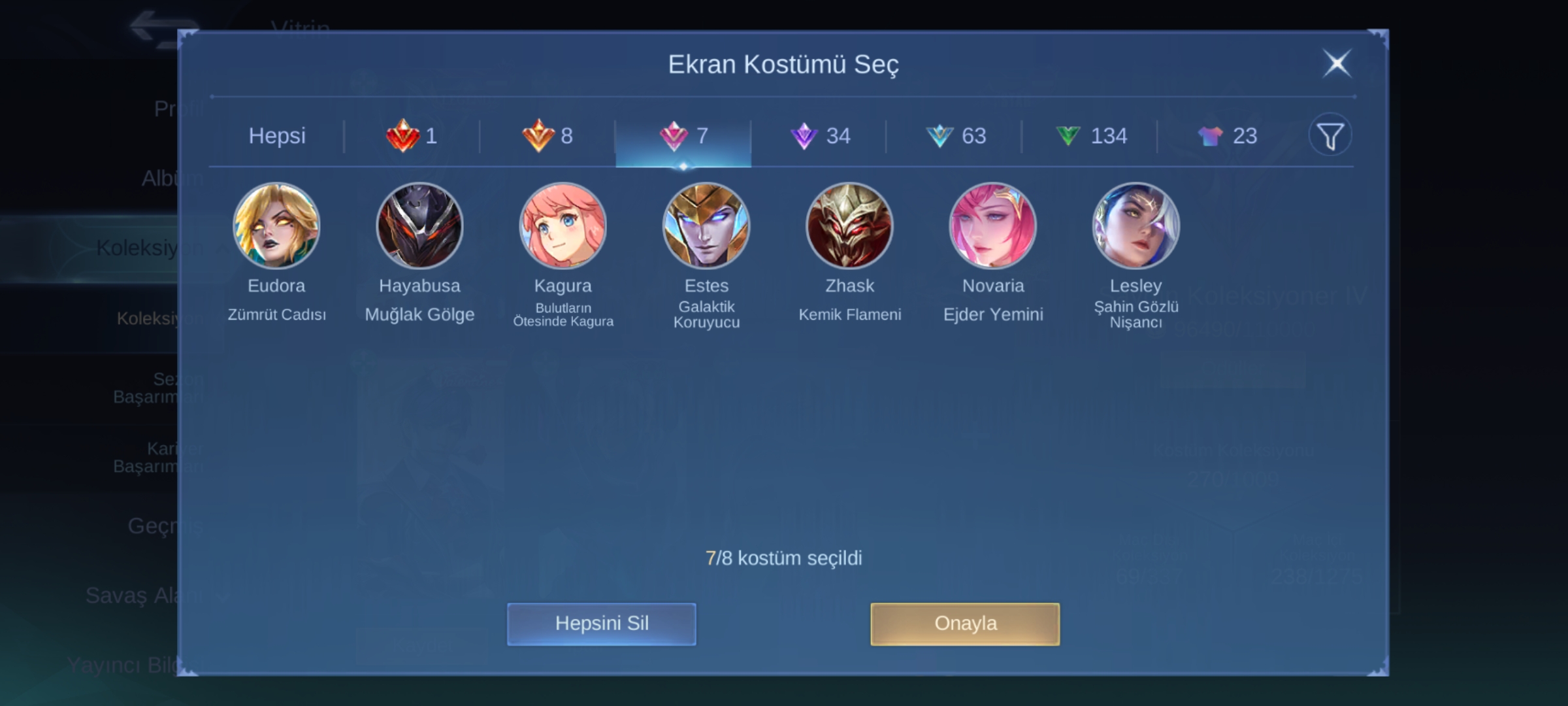Select Estes' Galaktik Koruyucu skin

point(706,226)
